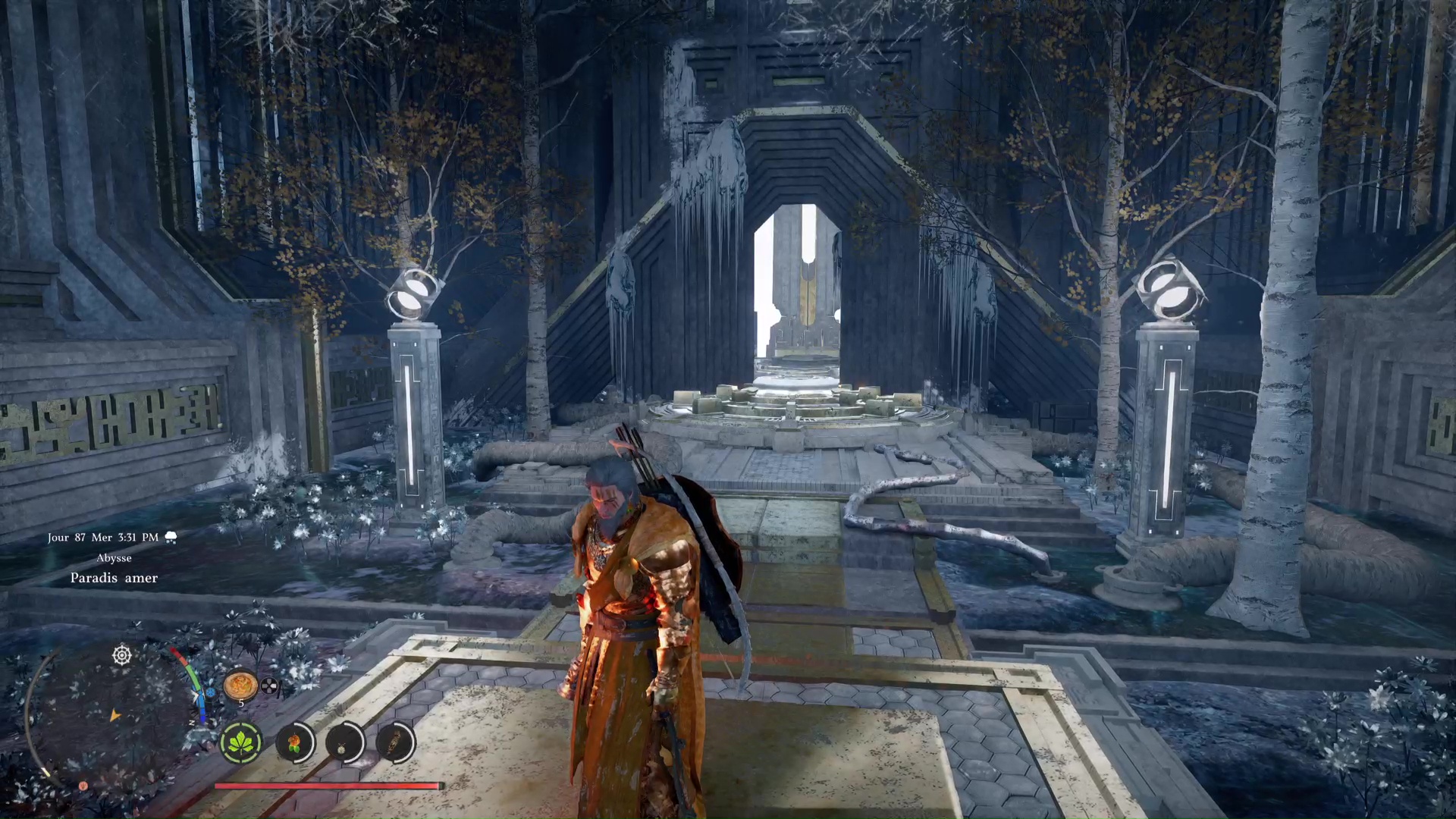Choose the ornate carved item slot
The image size is (1456, 819).
tap(395, 742)
